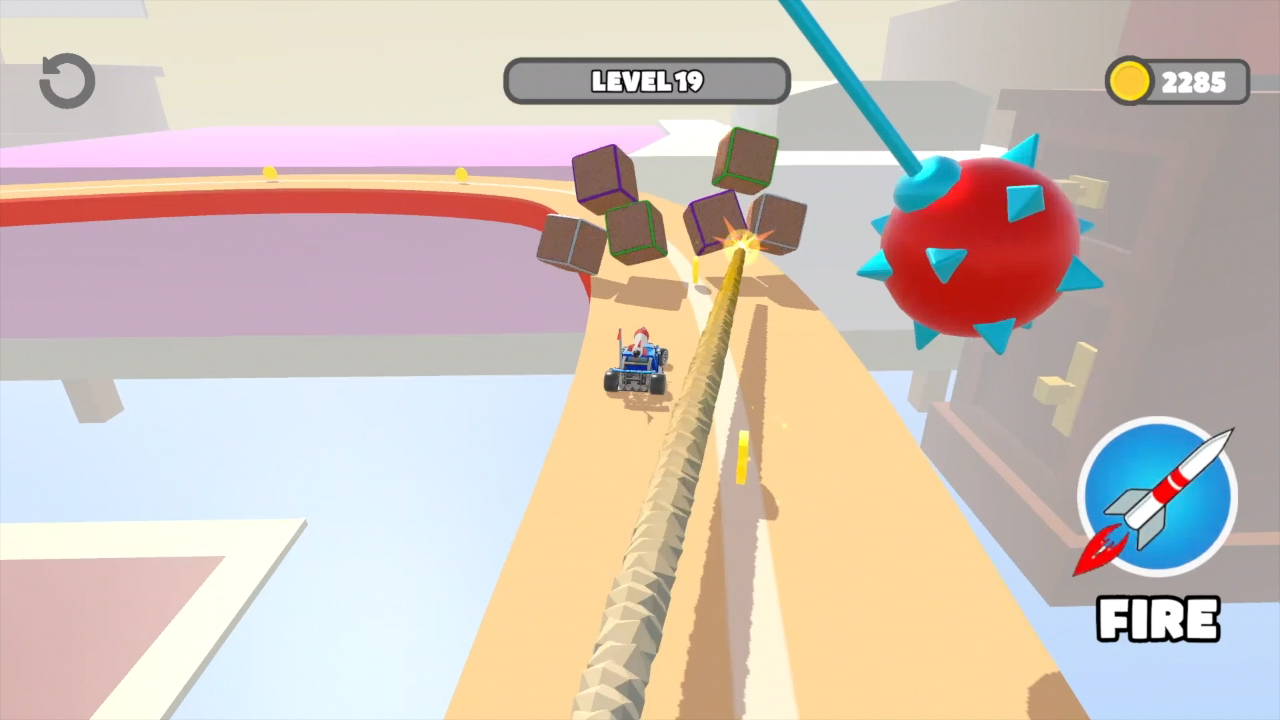Tap the gray level header bar
The image size is (1280, 720).
coord(646,81)
